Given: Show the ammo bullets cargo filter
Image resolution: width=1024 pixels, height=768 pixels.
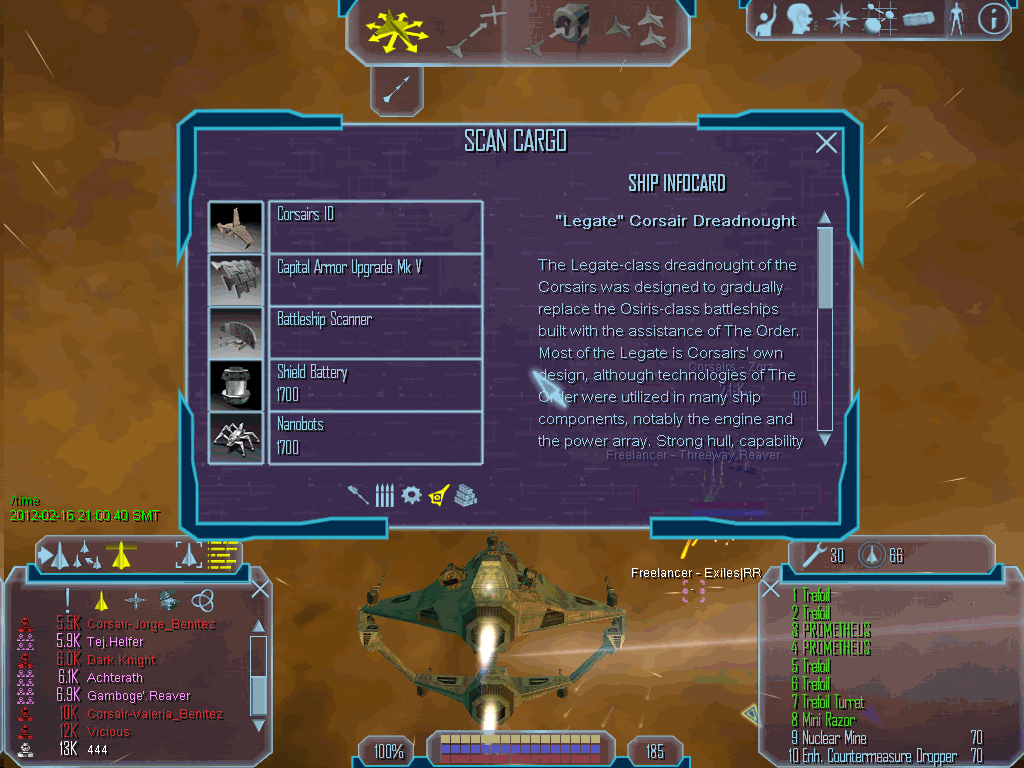Looking at the screenshot, I should (385, 495).
